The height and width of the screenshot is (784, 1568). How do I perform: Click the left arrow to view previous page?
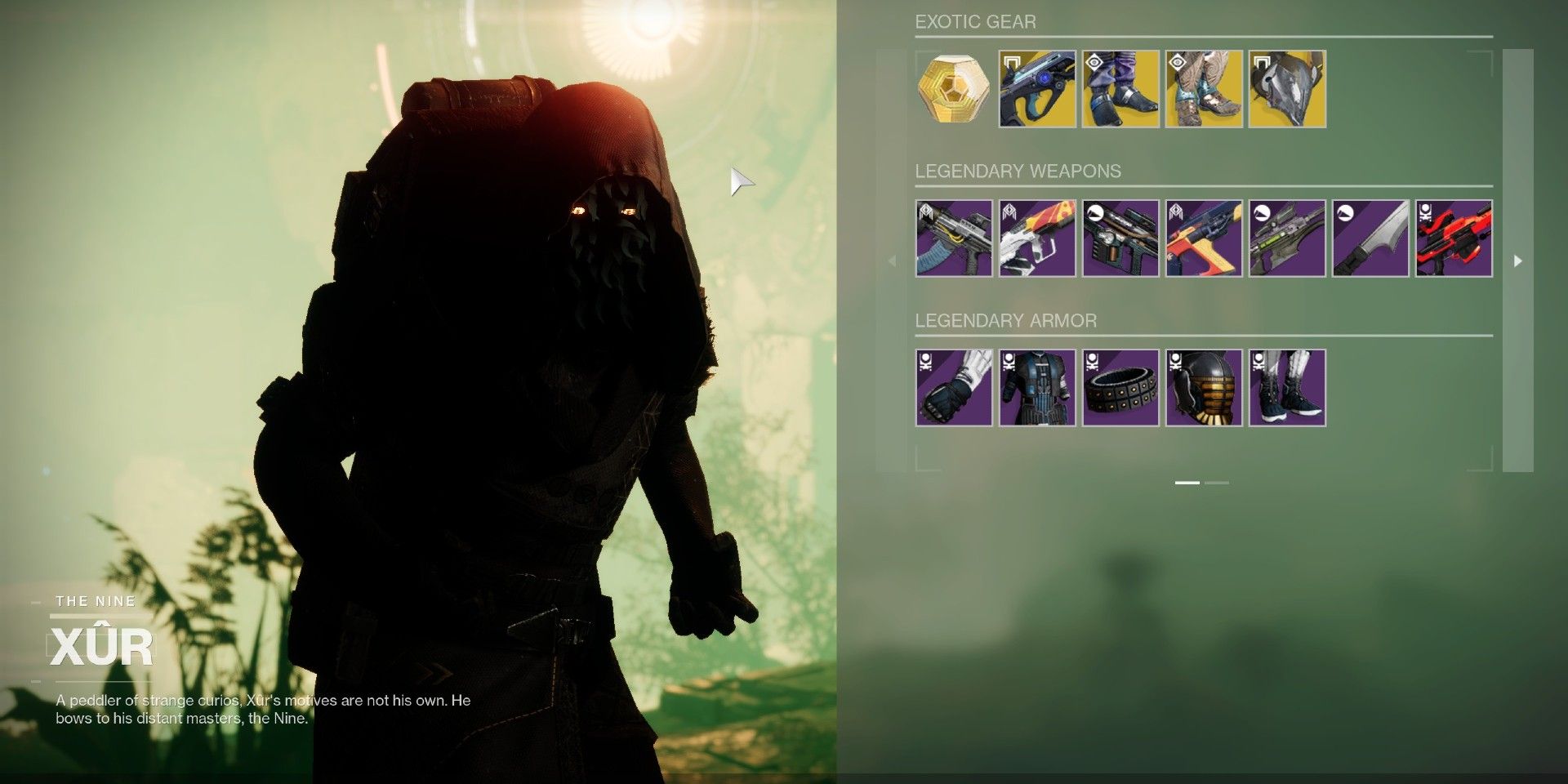coord(892,262)
